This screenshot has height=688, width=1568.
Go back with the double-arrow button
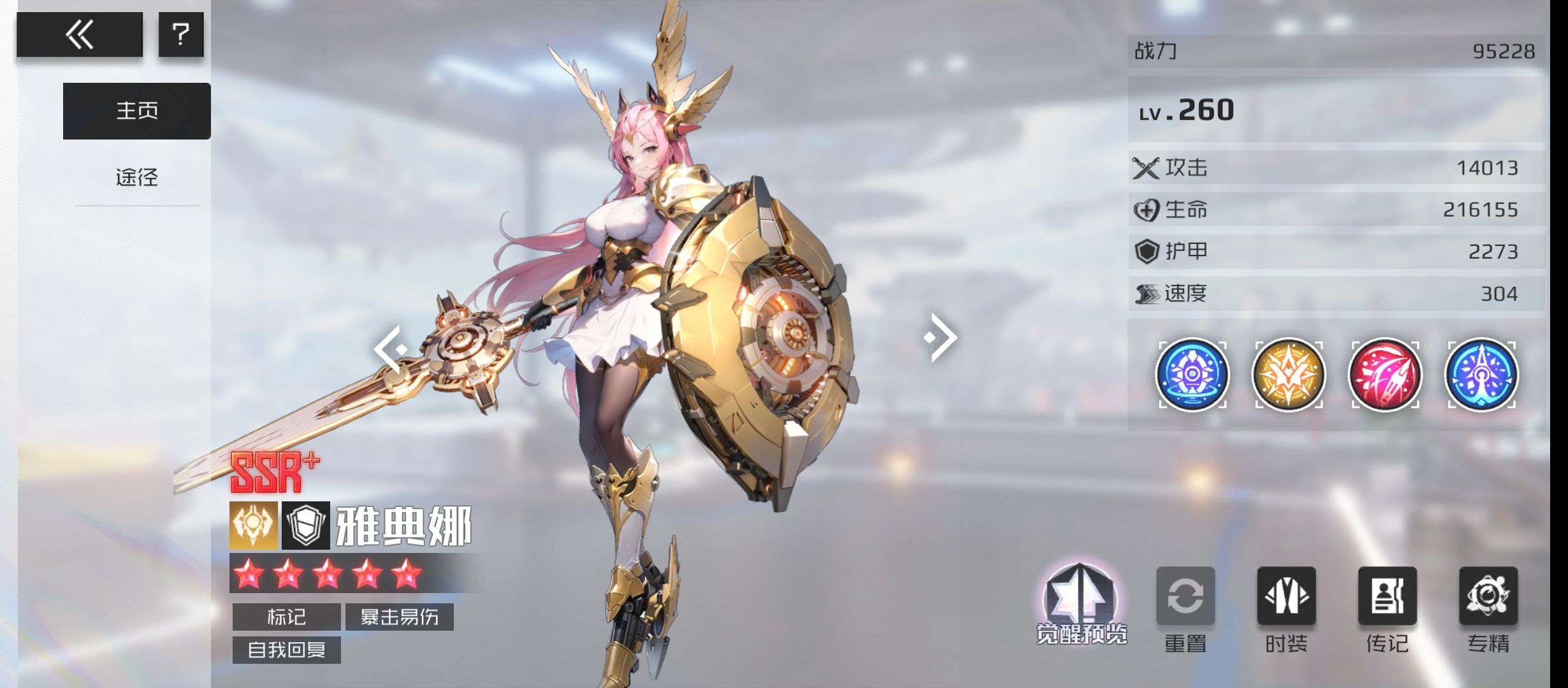80,34
